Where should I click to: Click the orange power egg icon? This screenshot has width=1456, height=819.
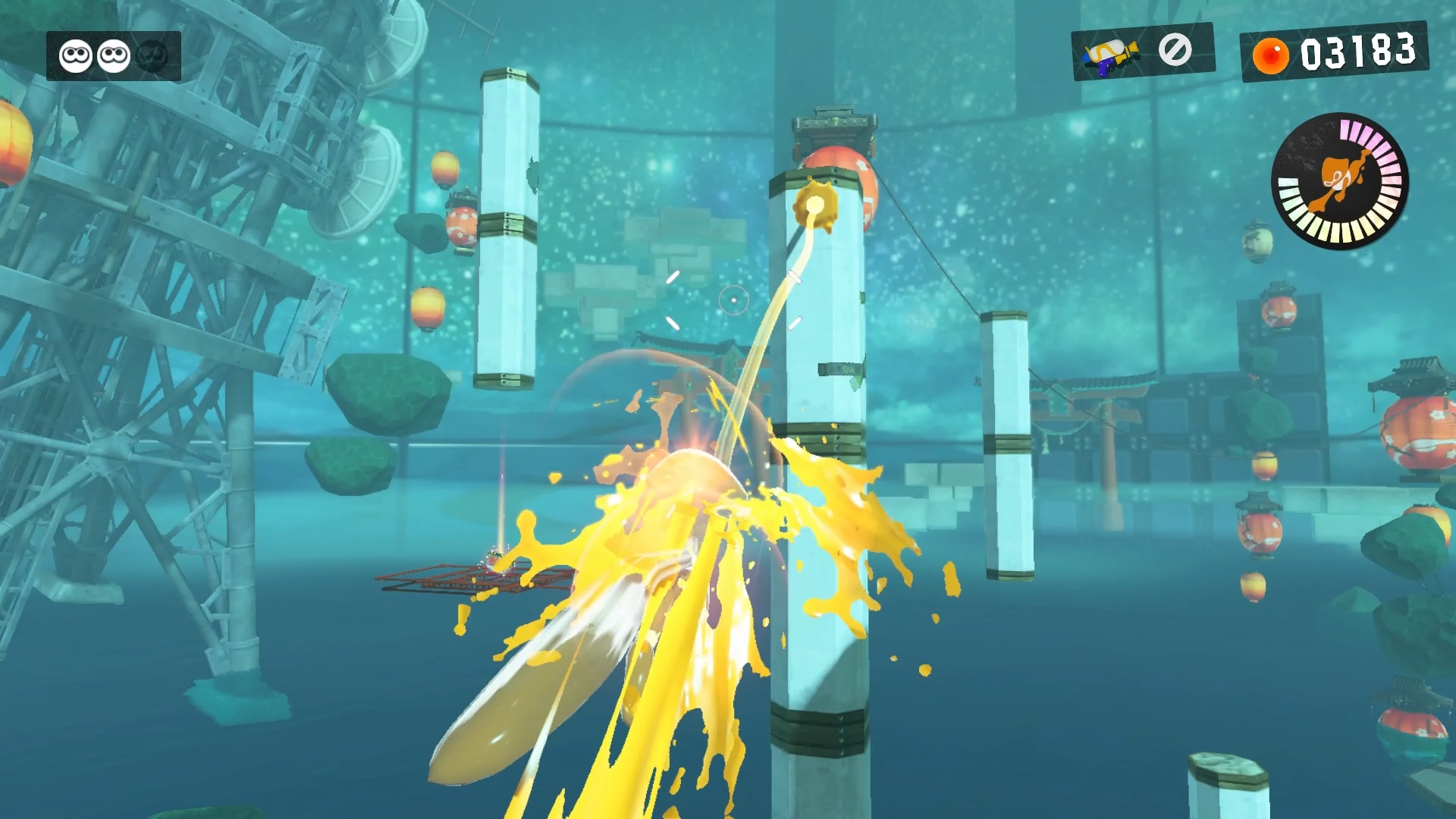tap(1270, 55)
